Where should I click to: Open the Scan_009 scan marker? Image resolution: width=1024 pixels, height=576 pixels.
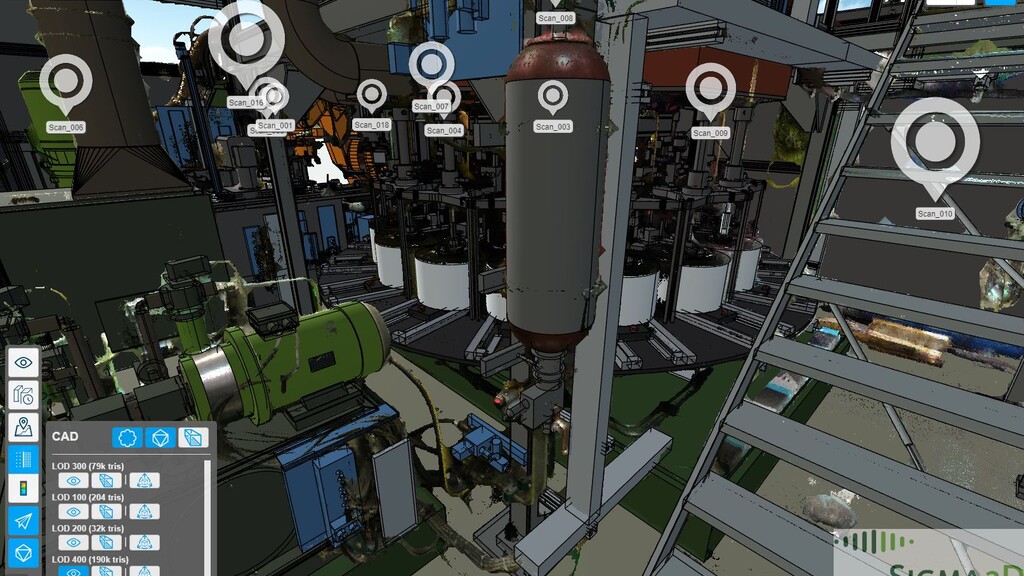711,88
